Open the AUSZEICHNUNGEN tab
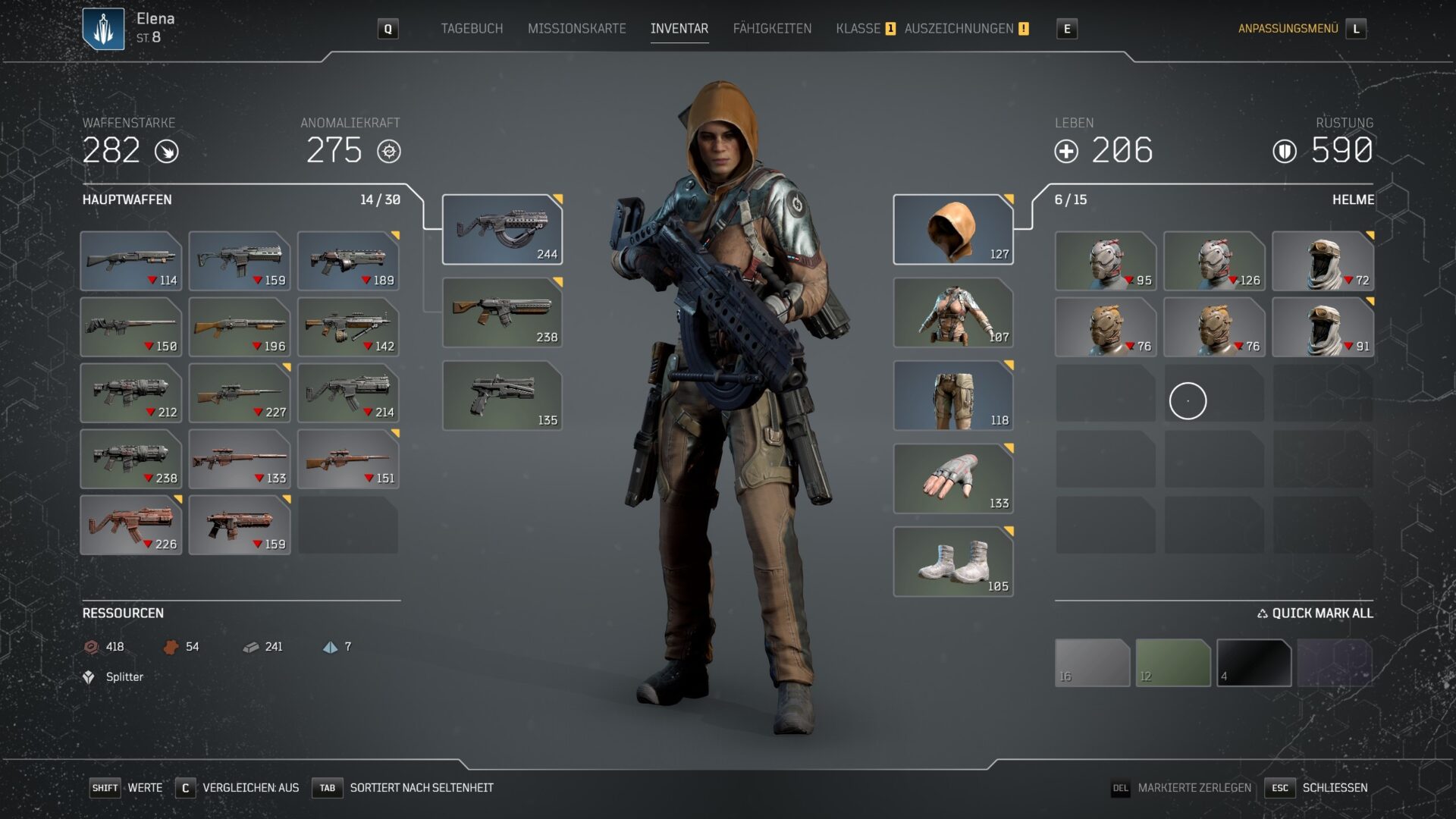 [961, 29]
